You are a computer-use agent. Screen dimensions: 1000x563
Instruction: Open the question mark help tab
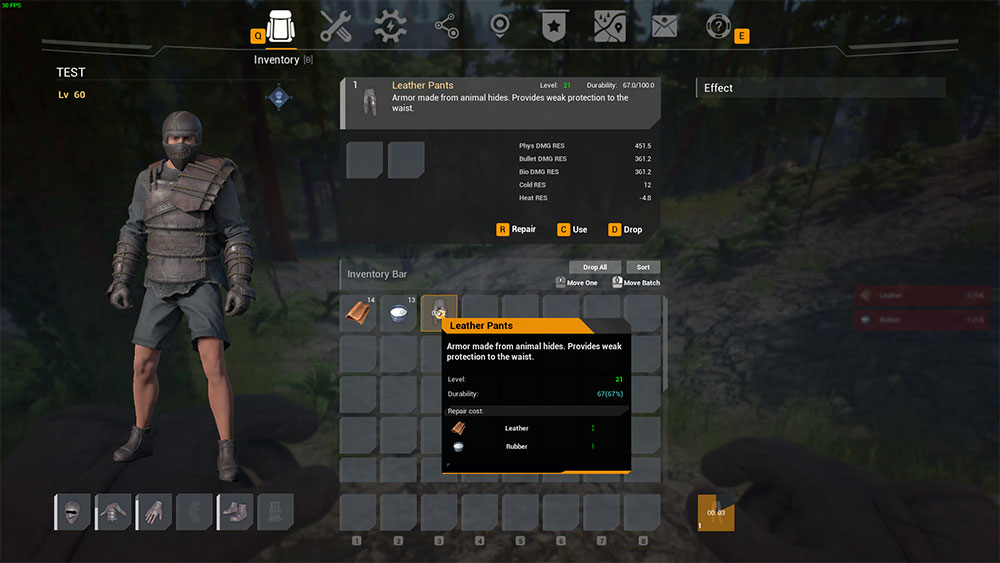coord(718,27)
